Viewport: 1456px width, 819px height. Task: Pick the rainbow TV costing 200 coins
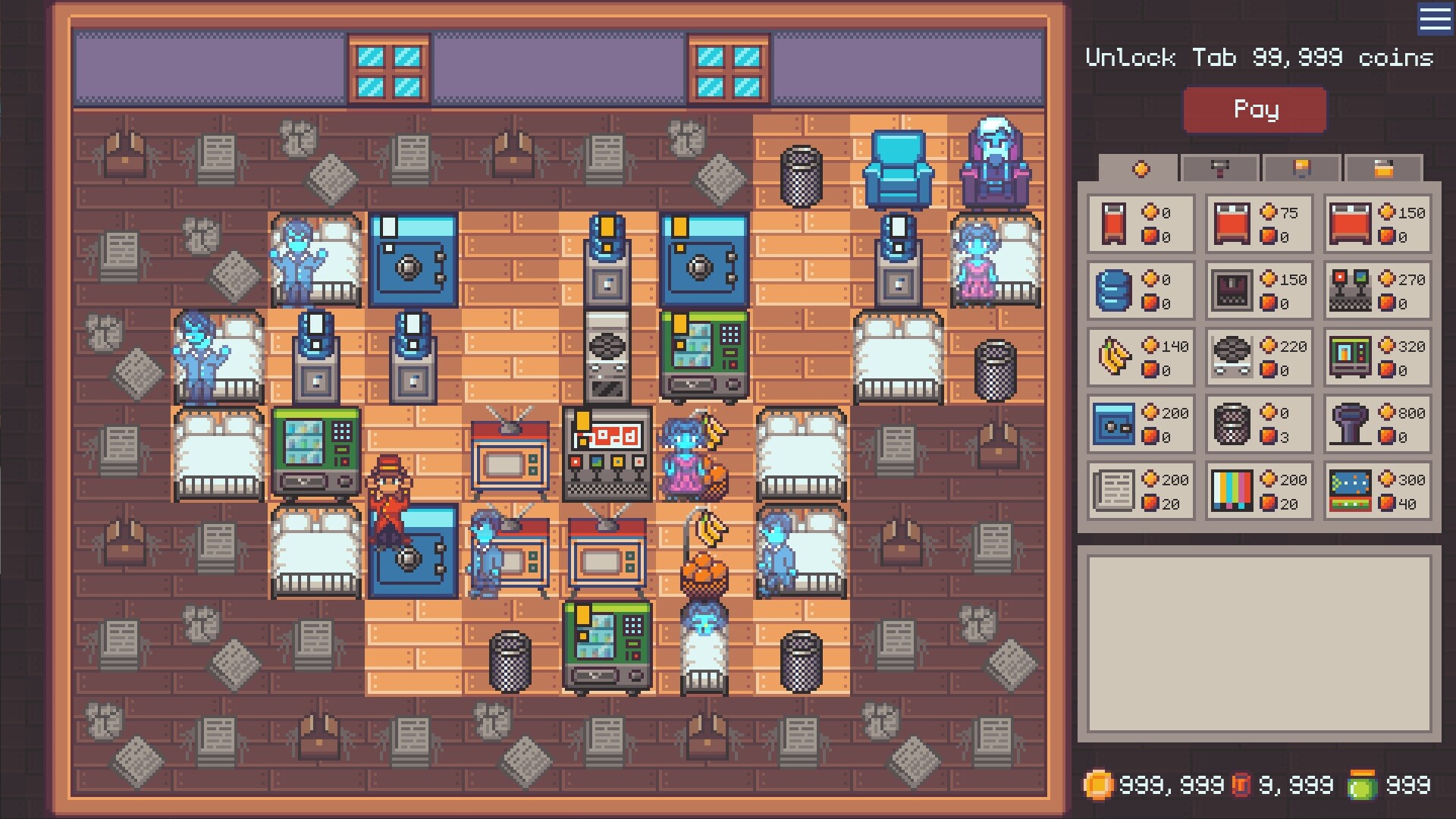pyautogui.click(x=1259, y=491)
